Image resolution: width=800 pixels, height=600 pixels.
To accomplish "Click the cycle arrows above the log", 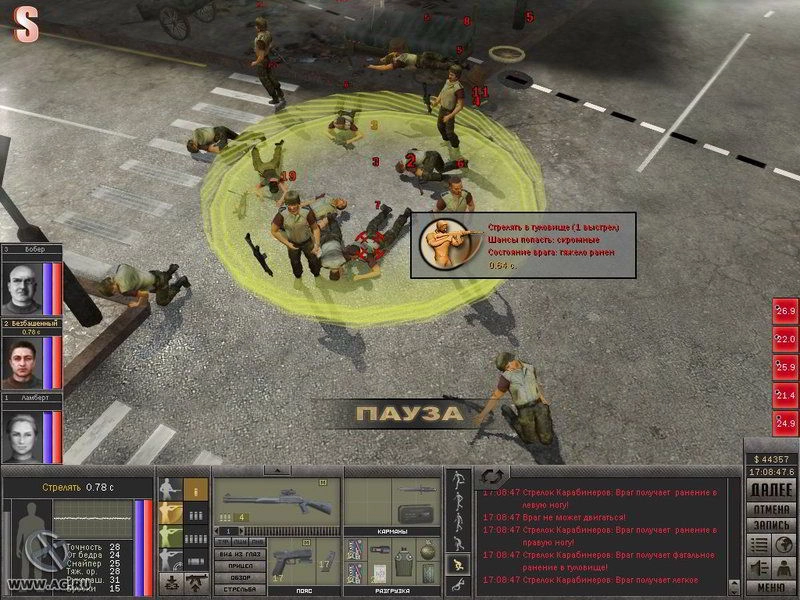I will tap(490, 476).
